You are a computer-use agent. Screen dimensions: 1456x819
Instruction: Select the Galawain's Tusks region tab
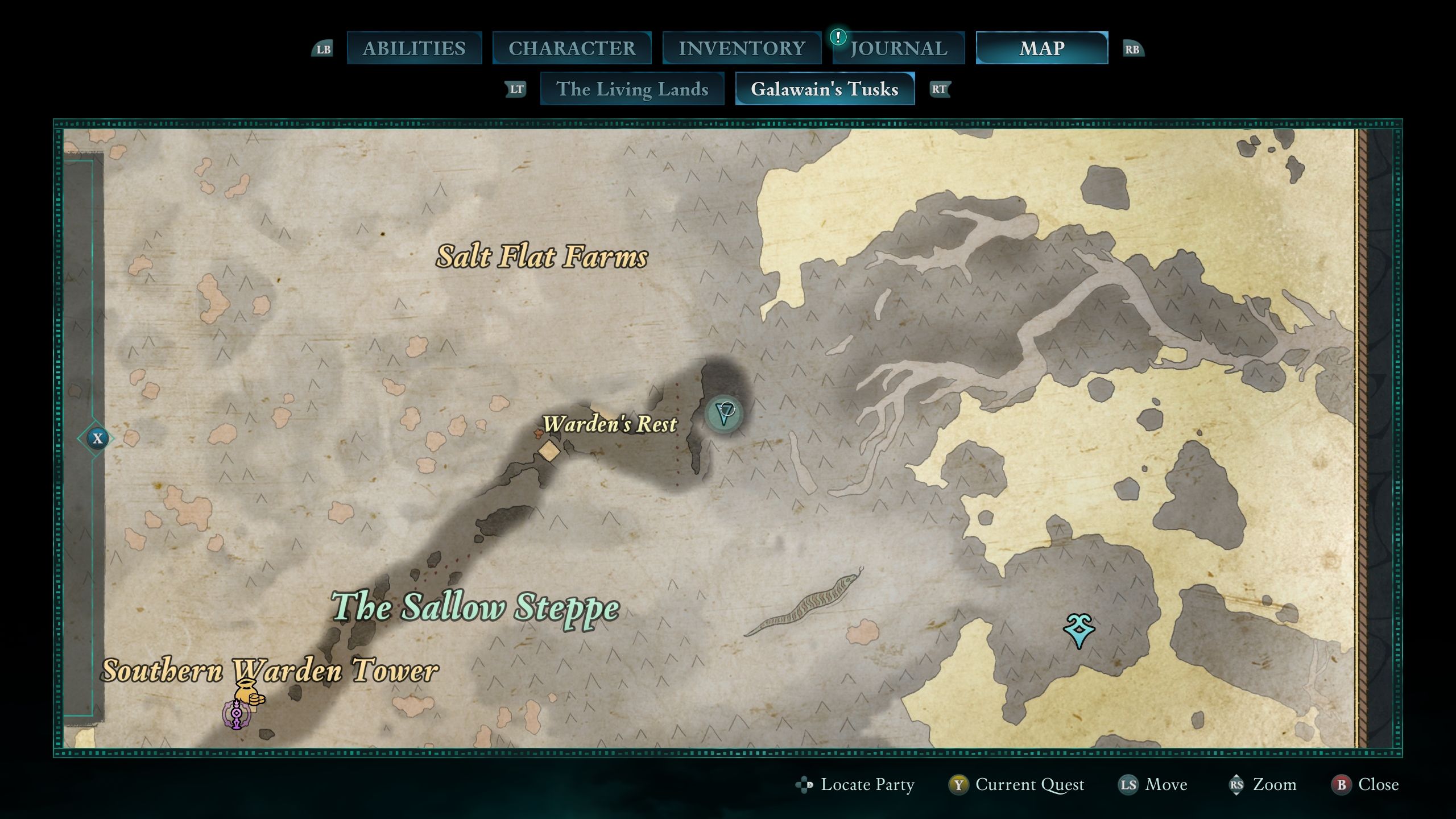click(825, 89)
